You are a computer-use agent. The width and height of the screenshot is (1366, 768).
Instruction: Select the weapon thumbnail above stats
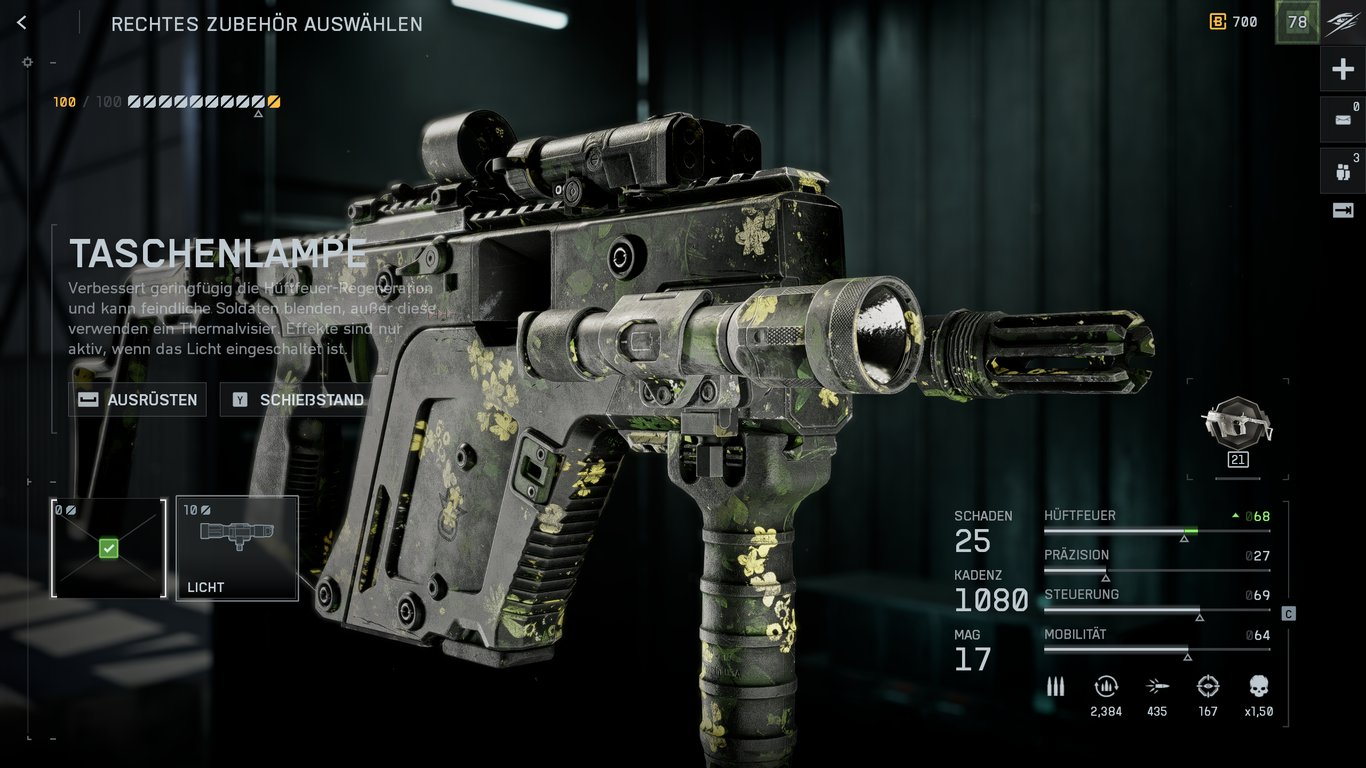point(1237,423)
